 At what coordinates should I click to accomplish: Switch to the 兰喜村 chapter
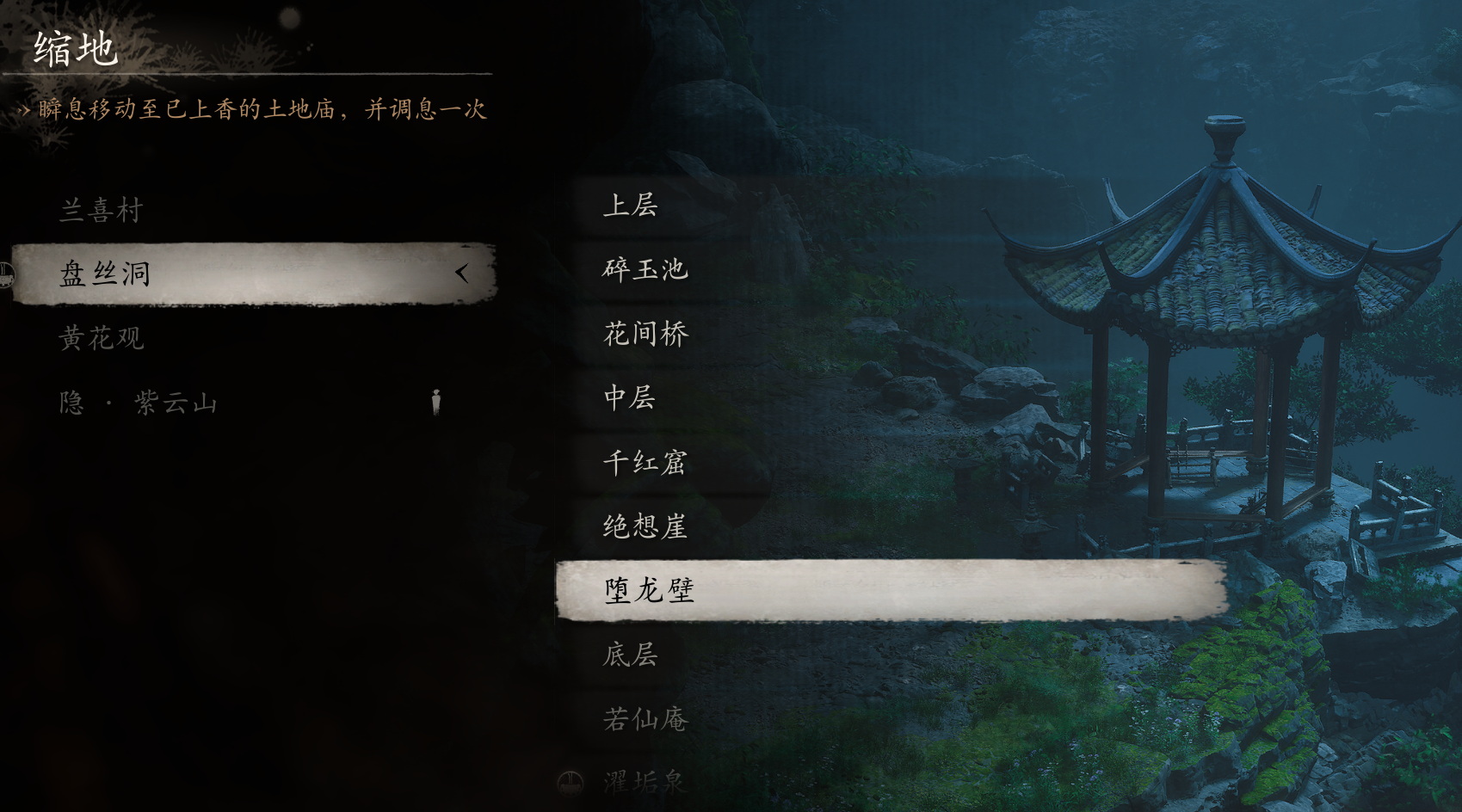pos(103,209)
